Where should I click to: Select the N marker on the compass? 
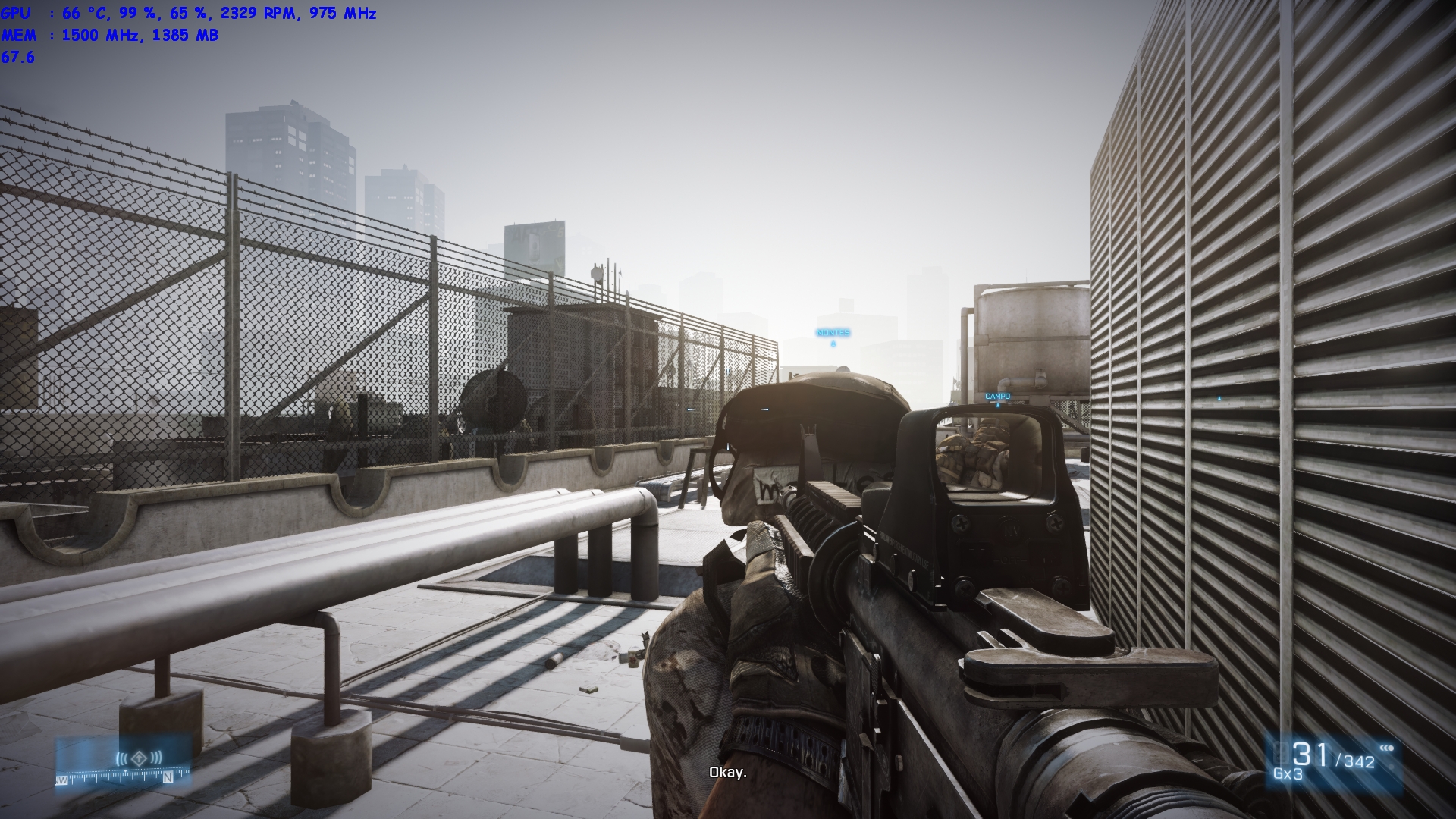[168, 779]
